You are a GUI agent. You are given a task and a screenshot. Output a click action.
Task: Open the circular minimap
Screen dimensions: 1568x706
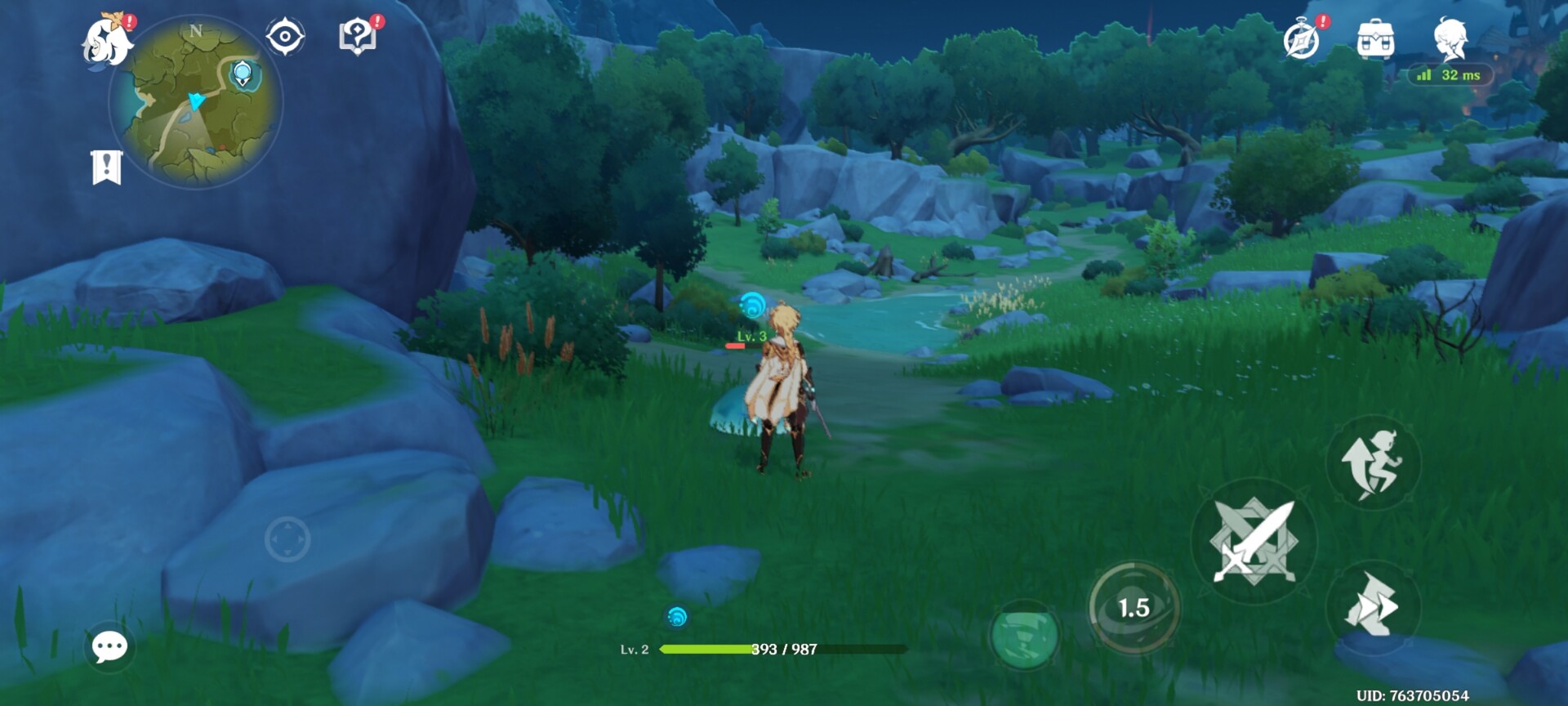coord(196,101)
